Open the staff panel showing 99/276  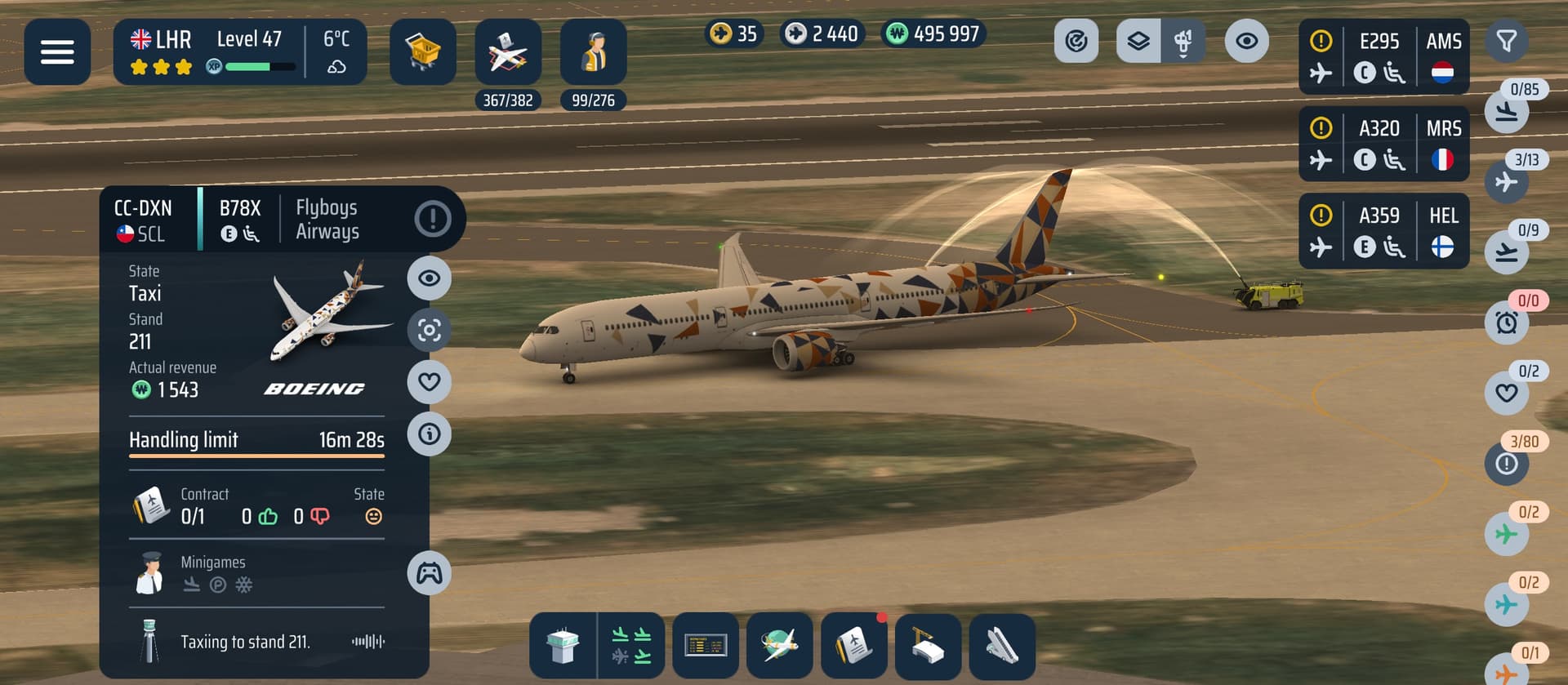point(594,52)
